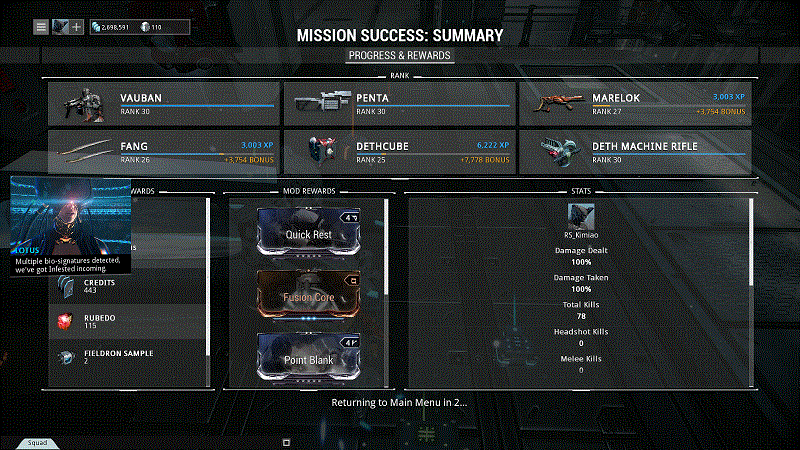Image resolution: width=800 pixels, height=450 pixels.
Task: Select the Rubedo reward row
Action: (x=130, y=321)
